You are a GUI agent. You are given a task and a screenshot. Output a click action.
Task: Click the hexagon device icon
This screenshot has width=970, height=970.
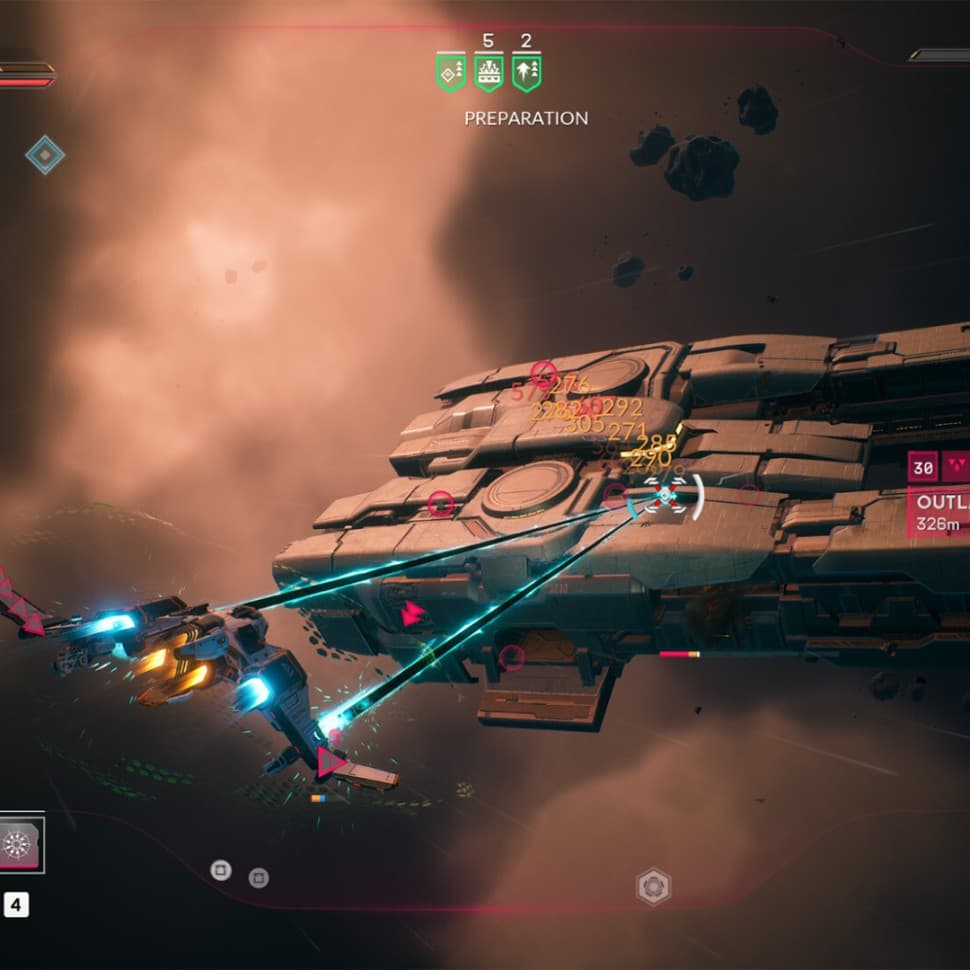tap(653, 886)
